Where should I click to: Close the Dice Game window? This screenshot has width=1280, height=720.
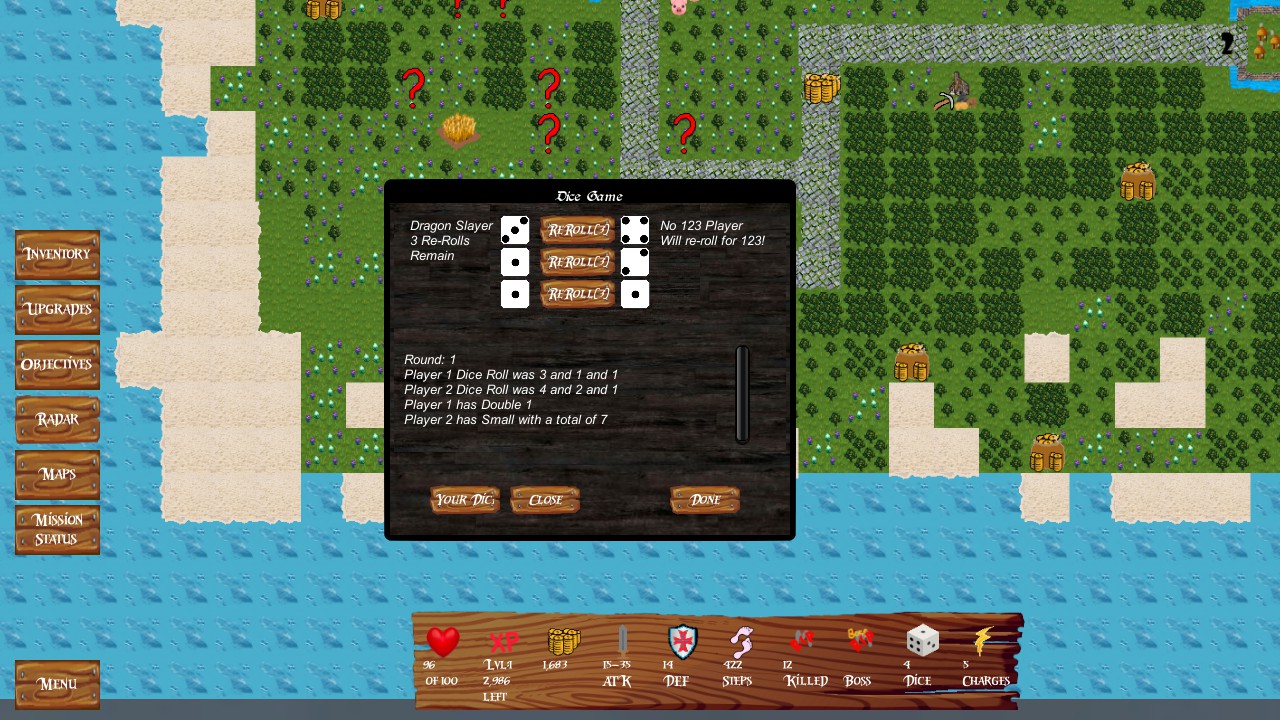pos(545,500)
